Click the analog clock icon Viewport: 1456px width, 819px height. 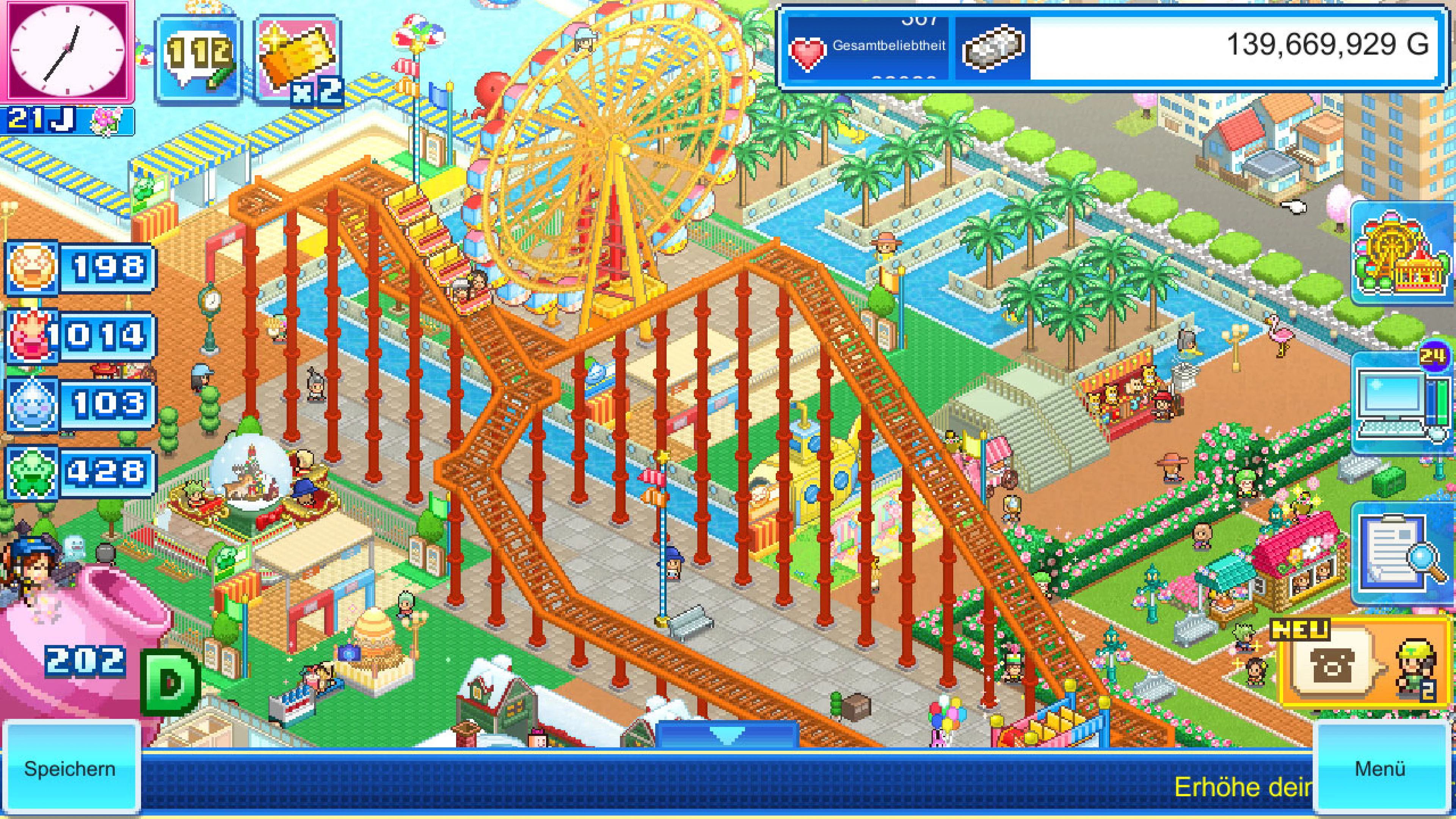click(x=67, y=51)
